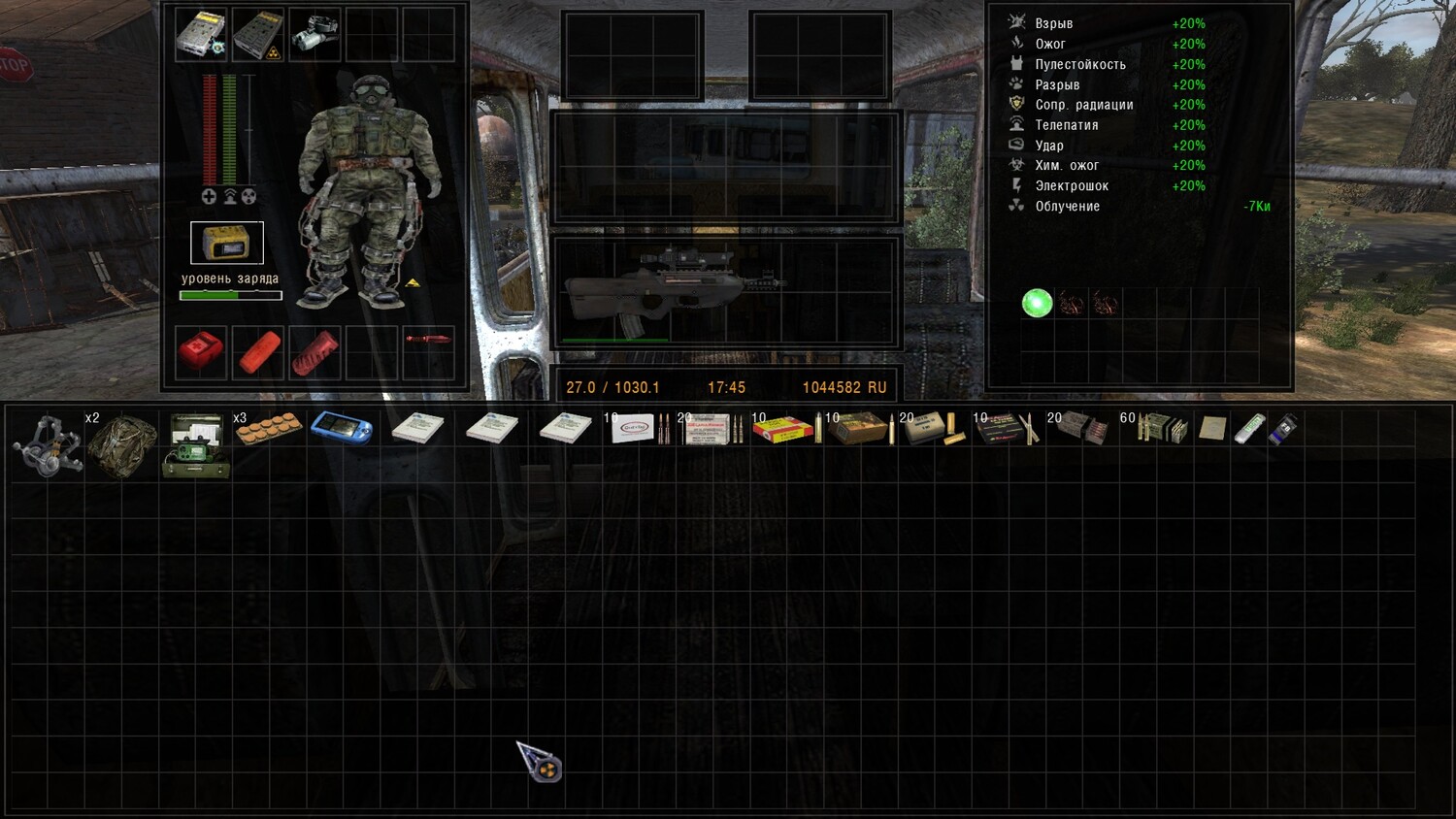Choose the red first aid kit quick slot
The width and height of the screenshot is (1456, 819).
tap(201, 350)
